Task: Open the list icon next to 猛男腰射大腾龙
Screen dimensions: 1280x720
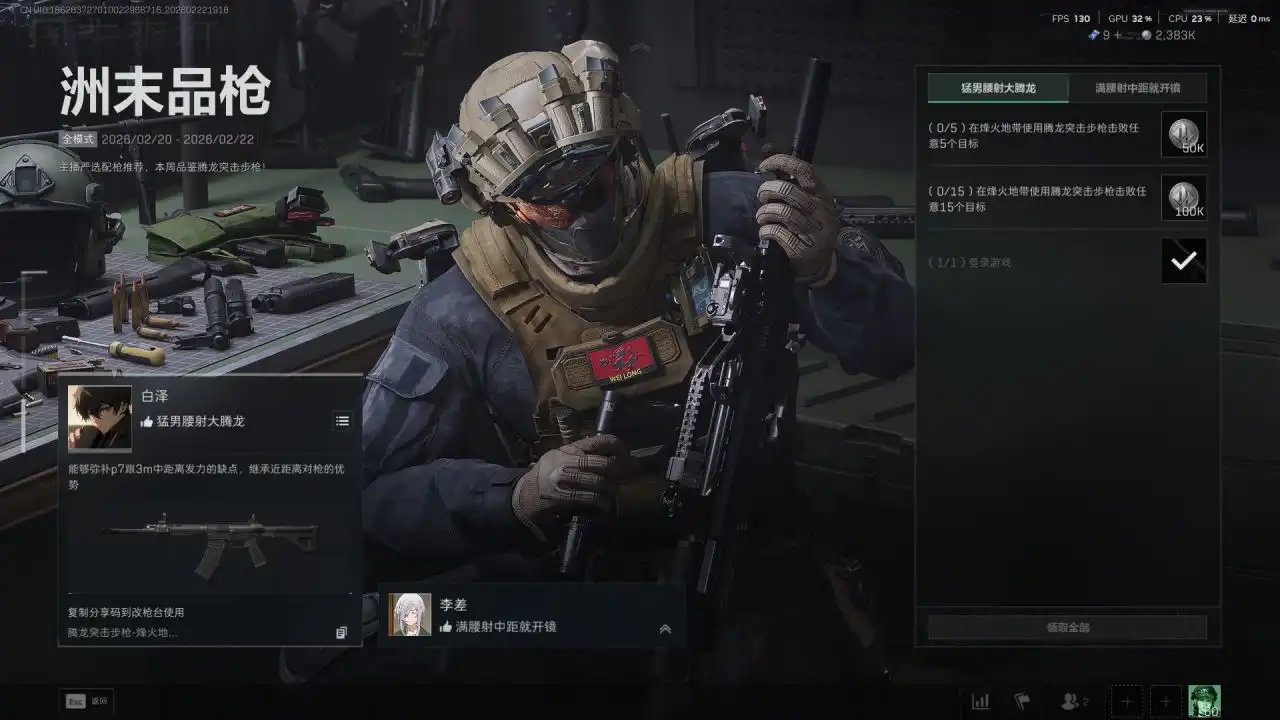Action: point(342,421)
